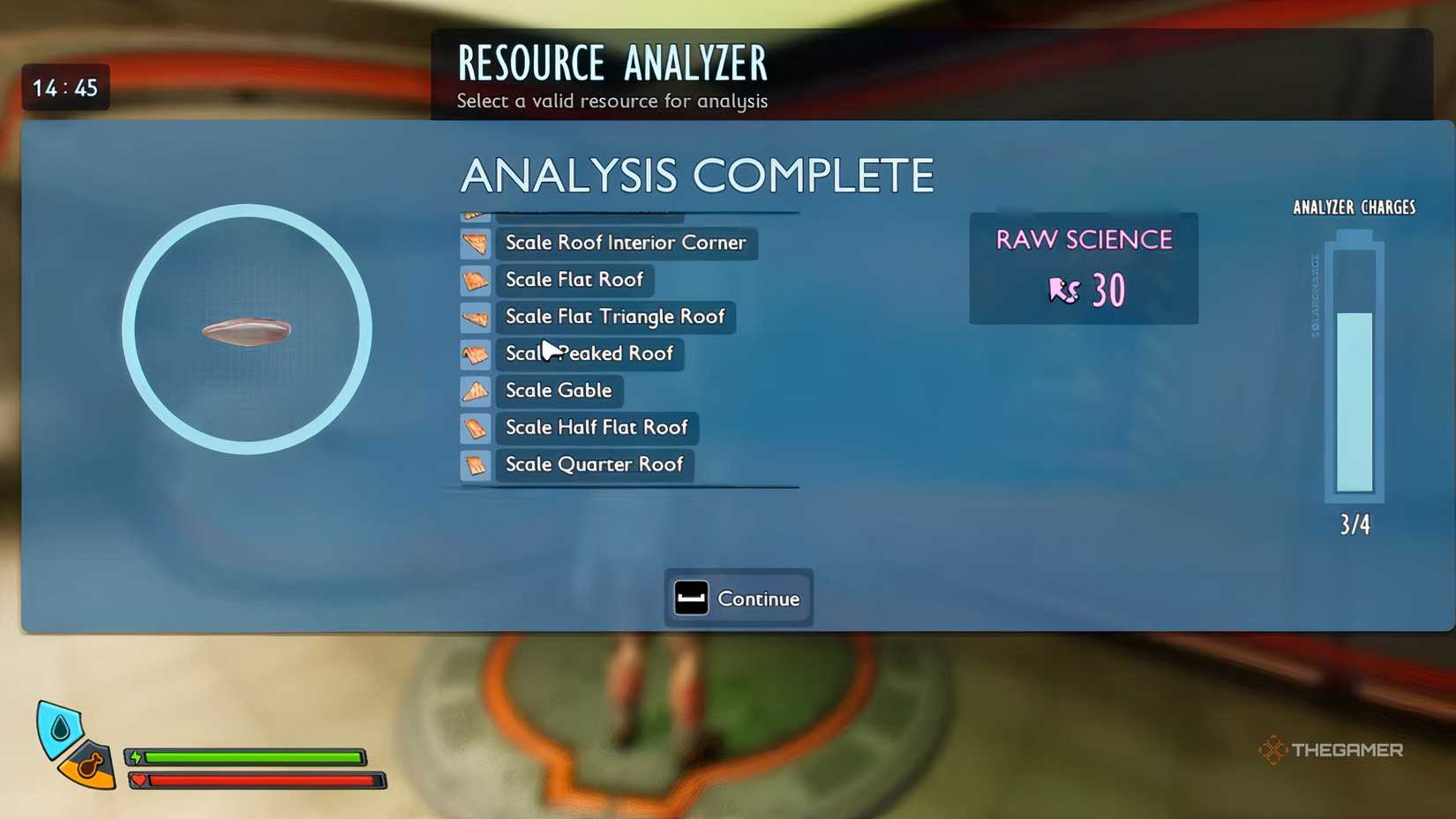Click the keyboard key icon on Continue
Image resolution: width=1456 pixels, height=819 pixels.
pos(692,597)
